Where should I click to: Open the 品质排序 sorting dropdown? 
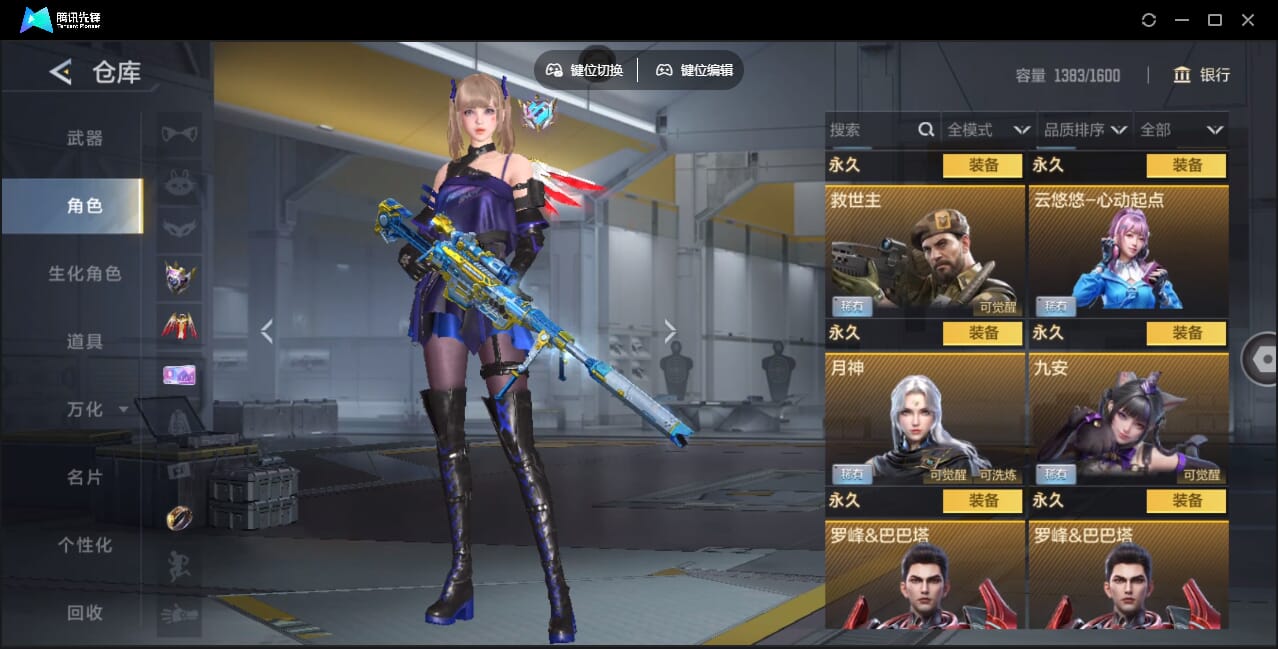[x=1085, y=130]
